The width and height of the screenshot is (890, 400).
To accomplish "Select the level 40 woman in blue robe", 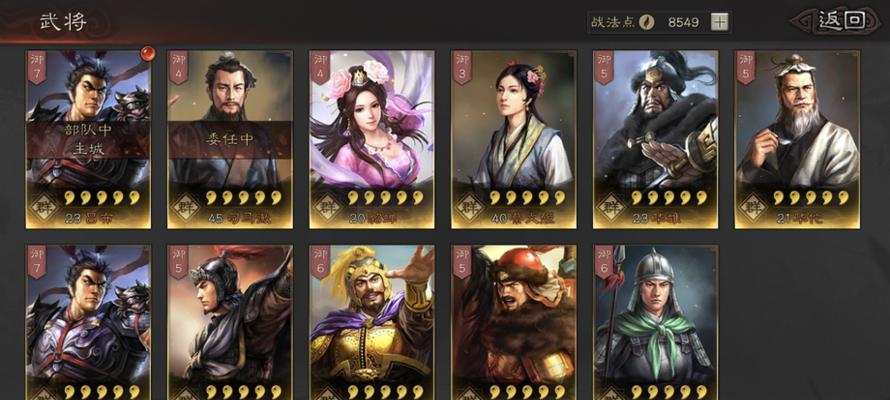I will 514,138.
